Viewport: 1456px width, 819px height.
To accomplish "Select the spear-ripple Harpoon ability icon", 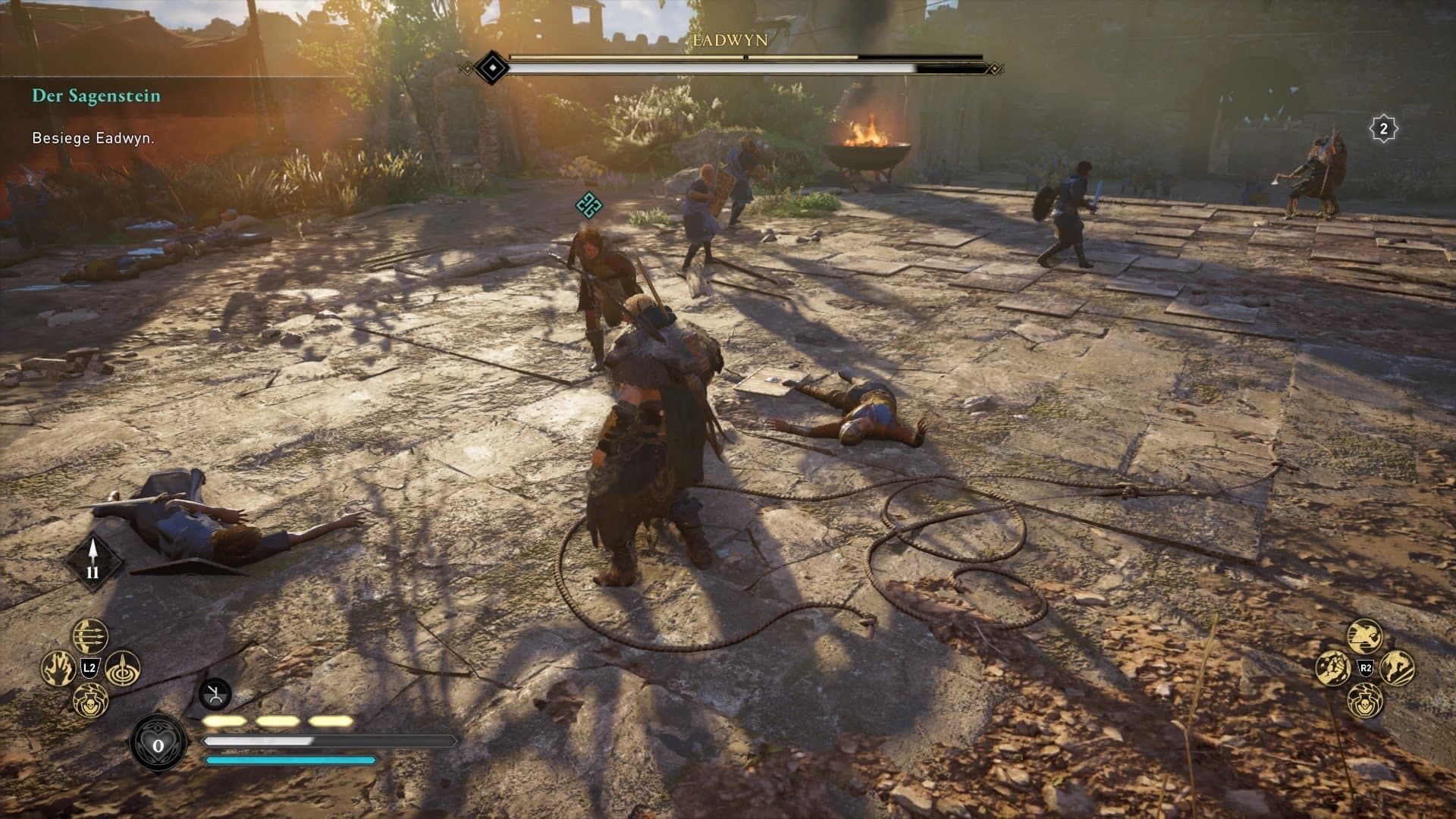I will point(121,670).
